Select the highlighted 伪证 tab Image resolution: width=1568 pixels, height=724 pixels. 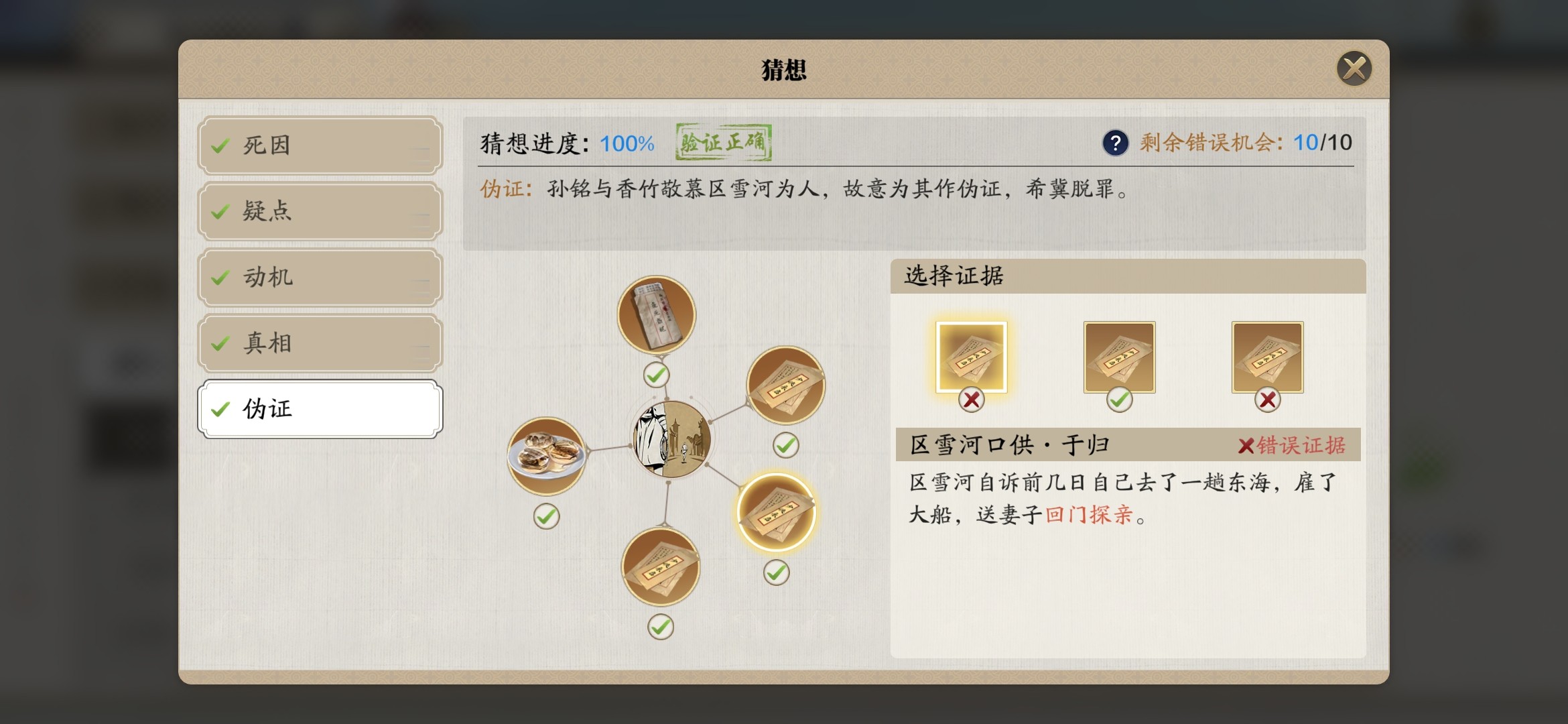pyautogui.click(x=320, y=409)
